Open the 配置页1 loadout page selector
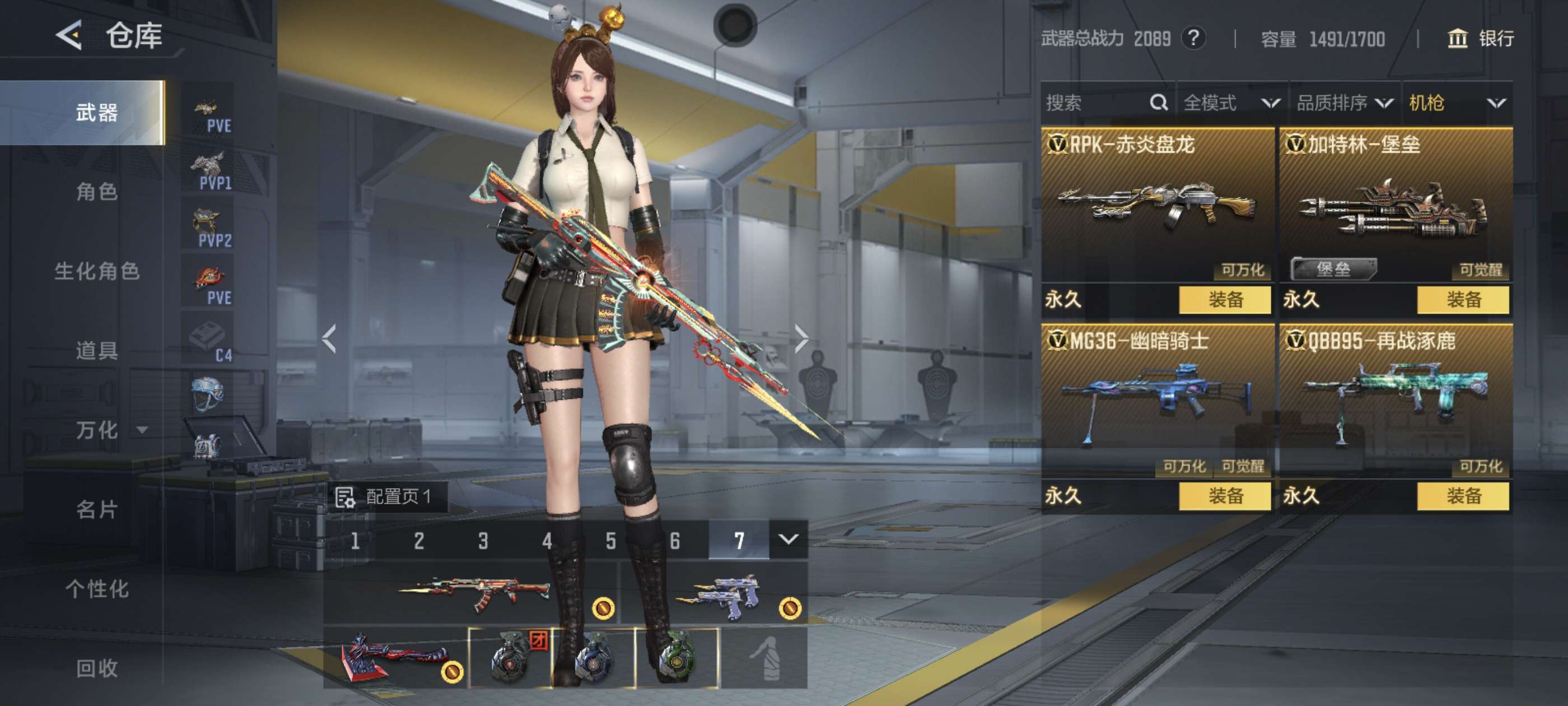The height and width of the screenshot is (706, 1568). [x=387, y=497]
